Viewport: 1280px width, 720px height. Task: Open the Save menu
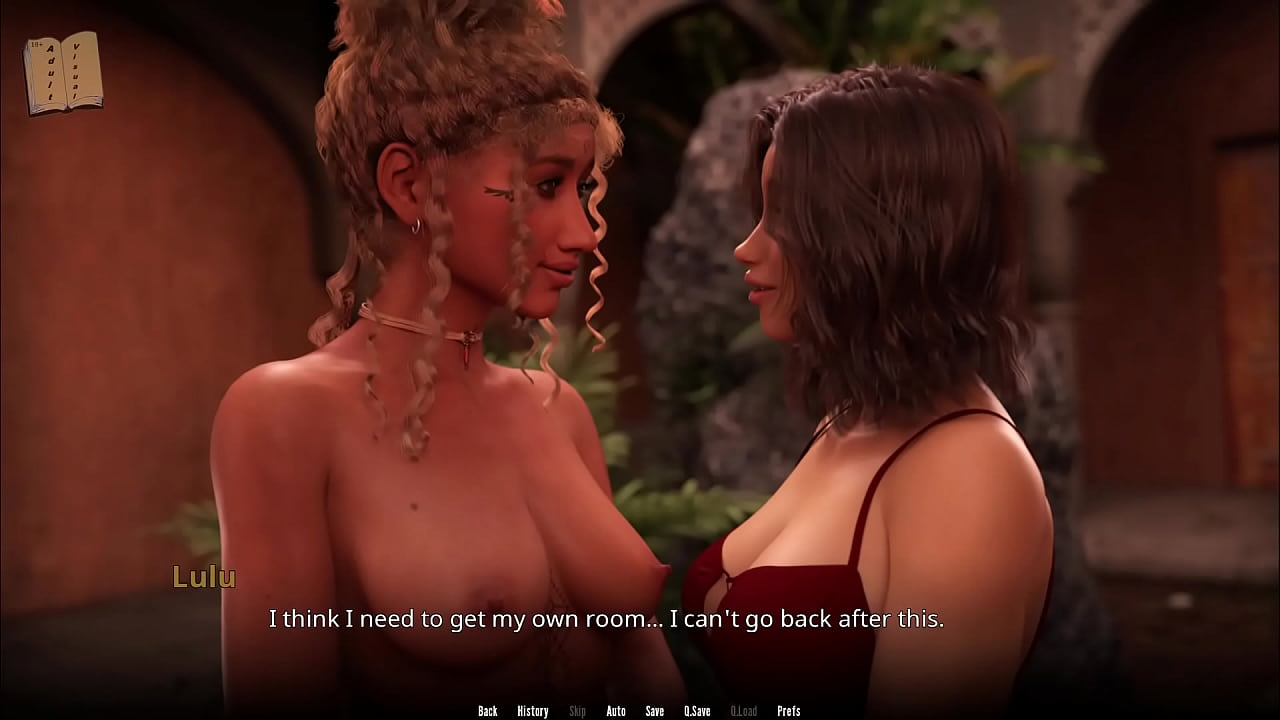coord(655,711)
